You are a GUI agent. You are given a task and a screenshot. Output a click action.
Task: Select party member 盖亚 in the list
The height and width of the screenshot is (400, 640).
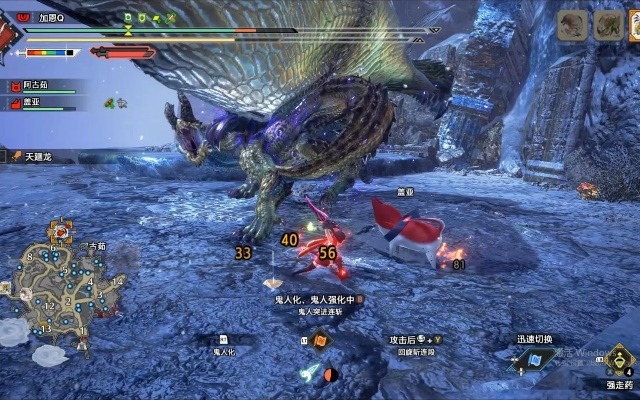coord(40,103)
